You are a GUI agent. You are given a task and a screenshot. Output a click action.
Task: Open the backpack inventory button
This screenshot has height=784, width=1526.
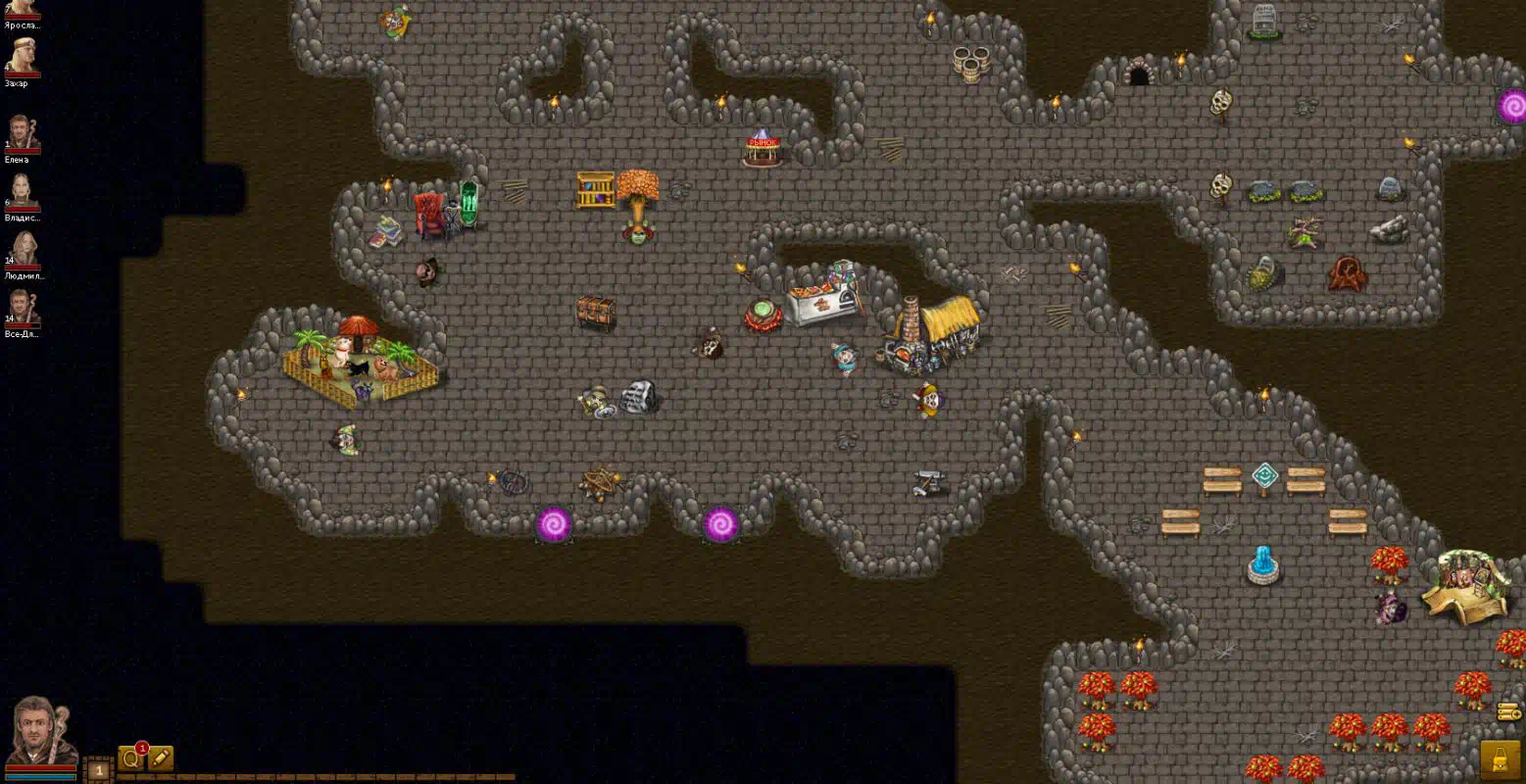click(1500, 759)
